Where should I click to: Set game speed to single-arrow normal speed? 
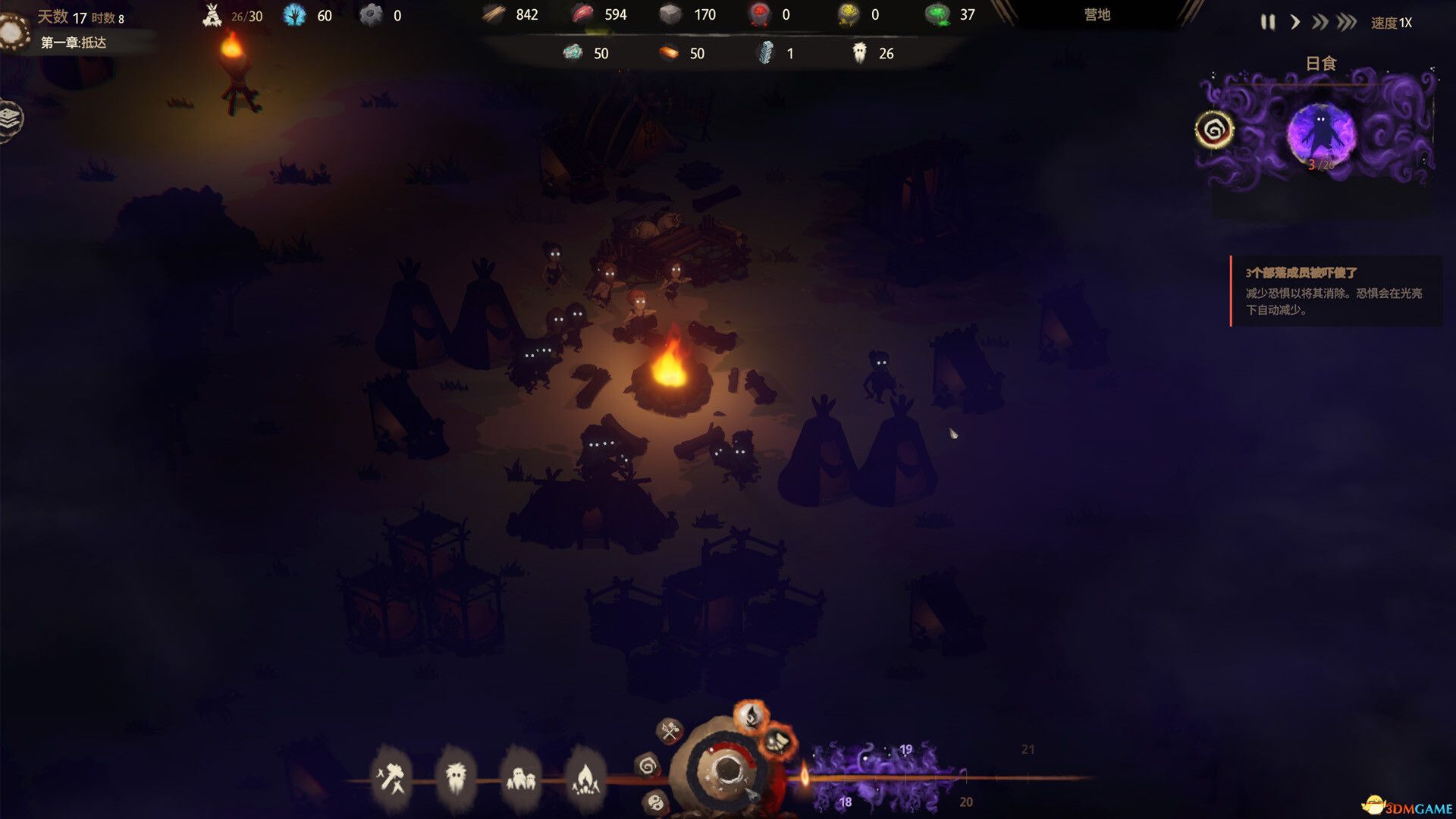tap(1295, 23)
